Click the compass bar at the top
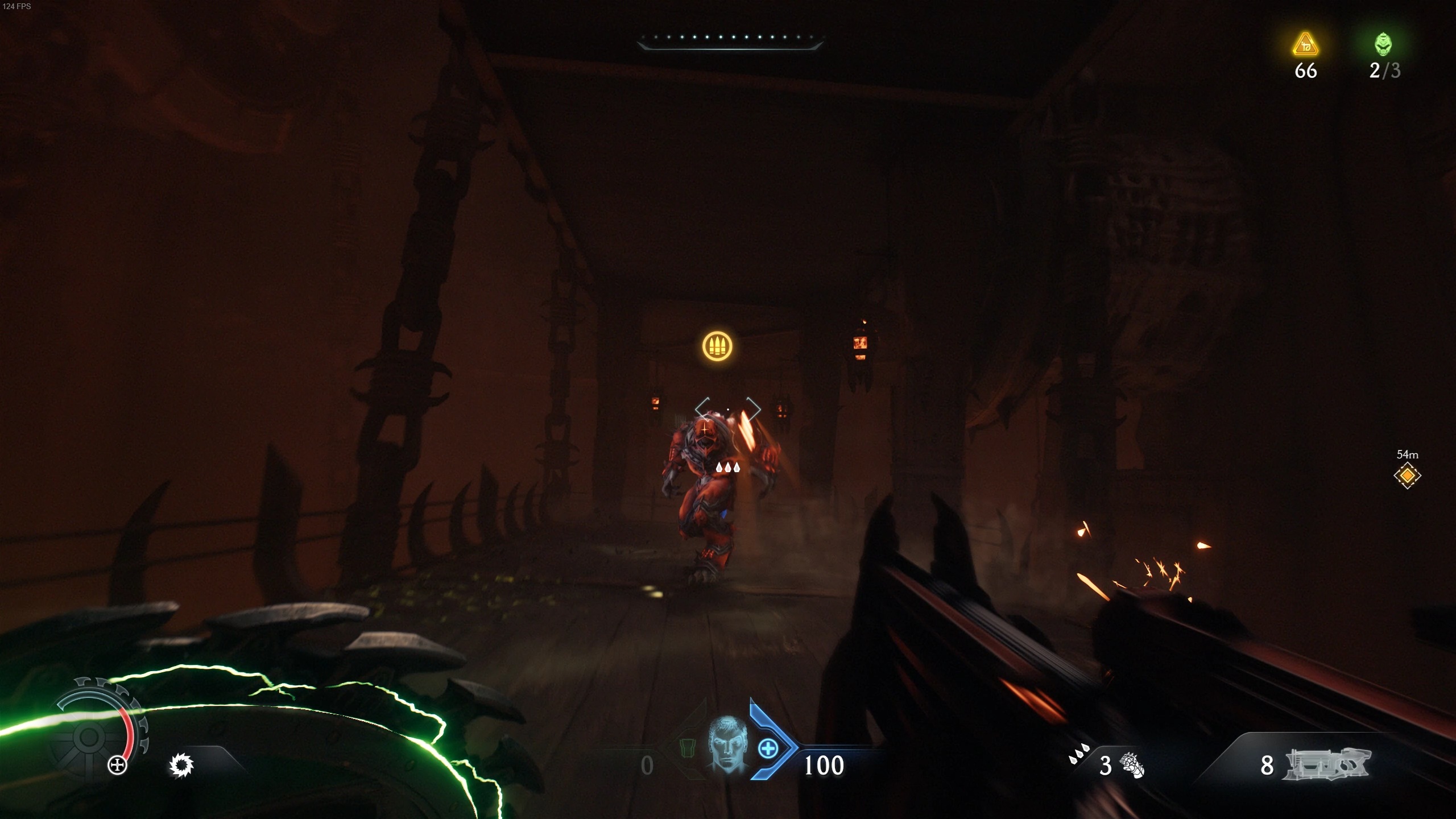This screenshot has height=819, width=1456. (730, 40)
